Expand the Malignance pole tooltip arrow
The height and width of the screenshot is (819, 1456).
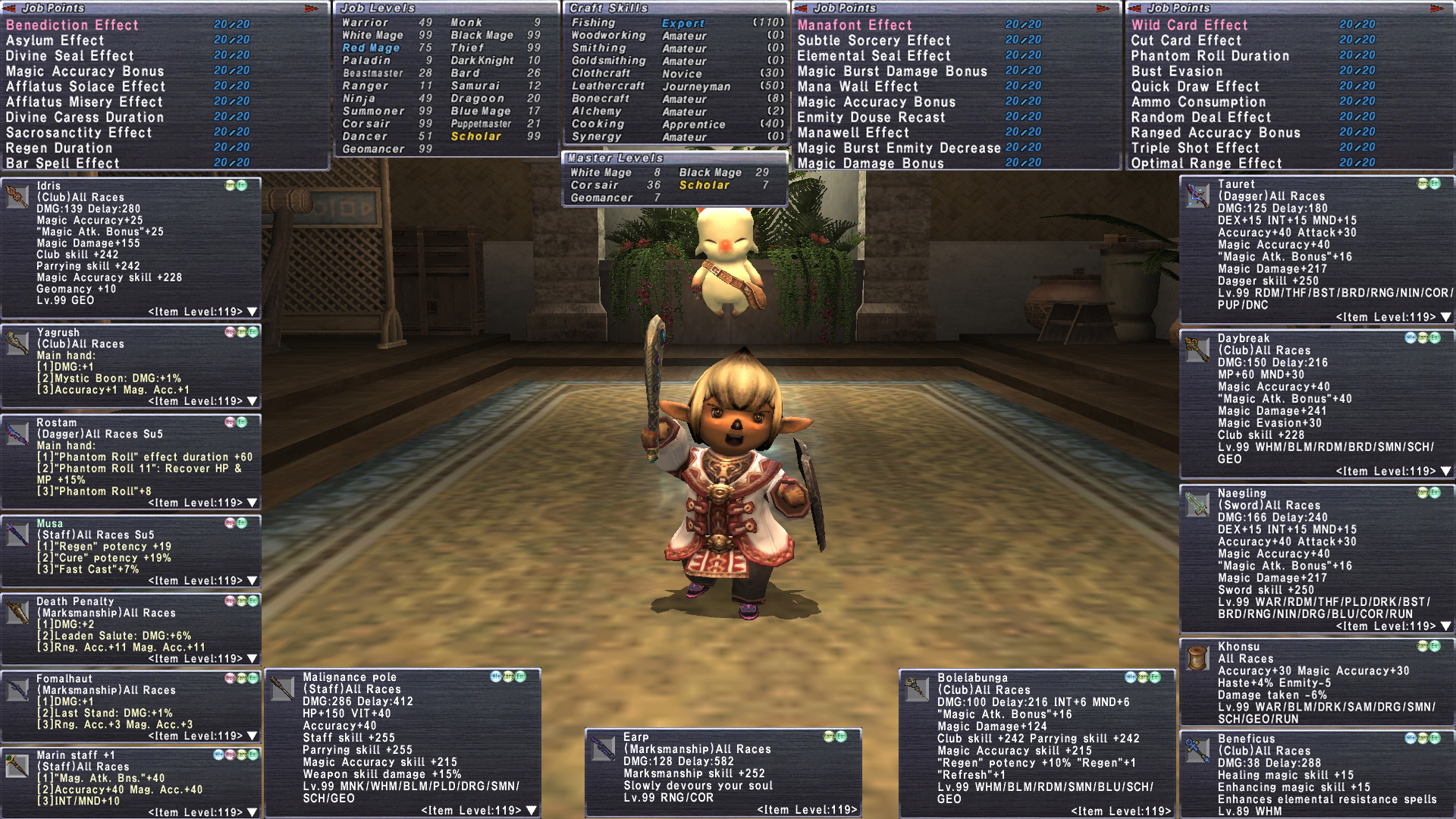tap(532, 811)
